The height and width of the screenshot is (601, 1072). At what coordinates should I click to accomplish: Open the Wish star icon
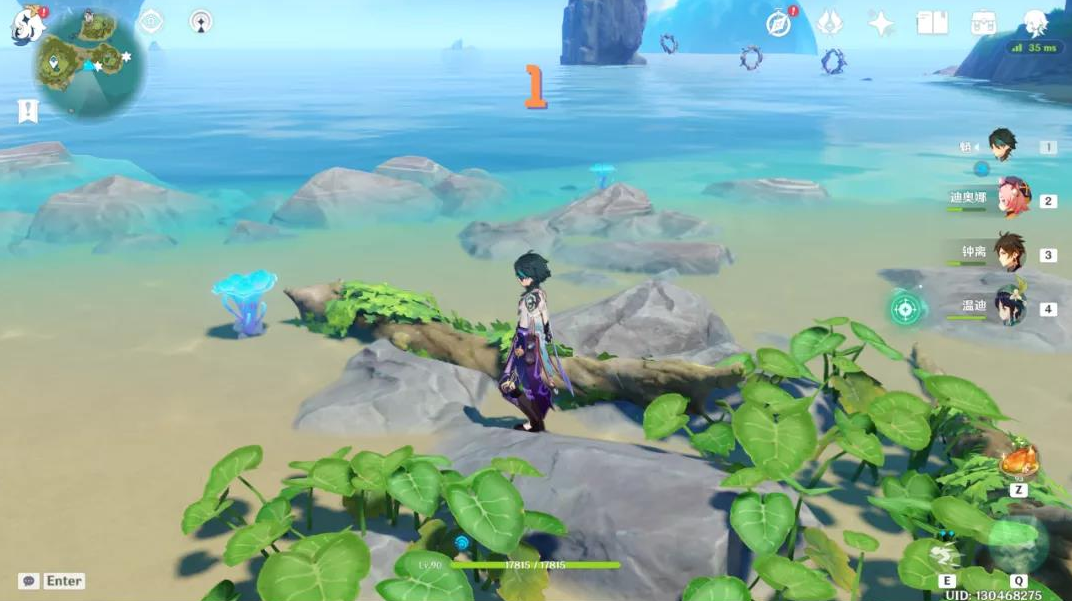(881, 24)
